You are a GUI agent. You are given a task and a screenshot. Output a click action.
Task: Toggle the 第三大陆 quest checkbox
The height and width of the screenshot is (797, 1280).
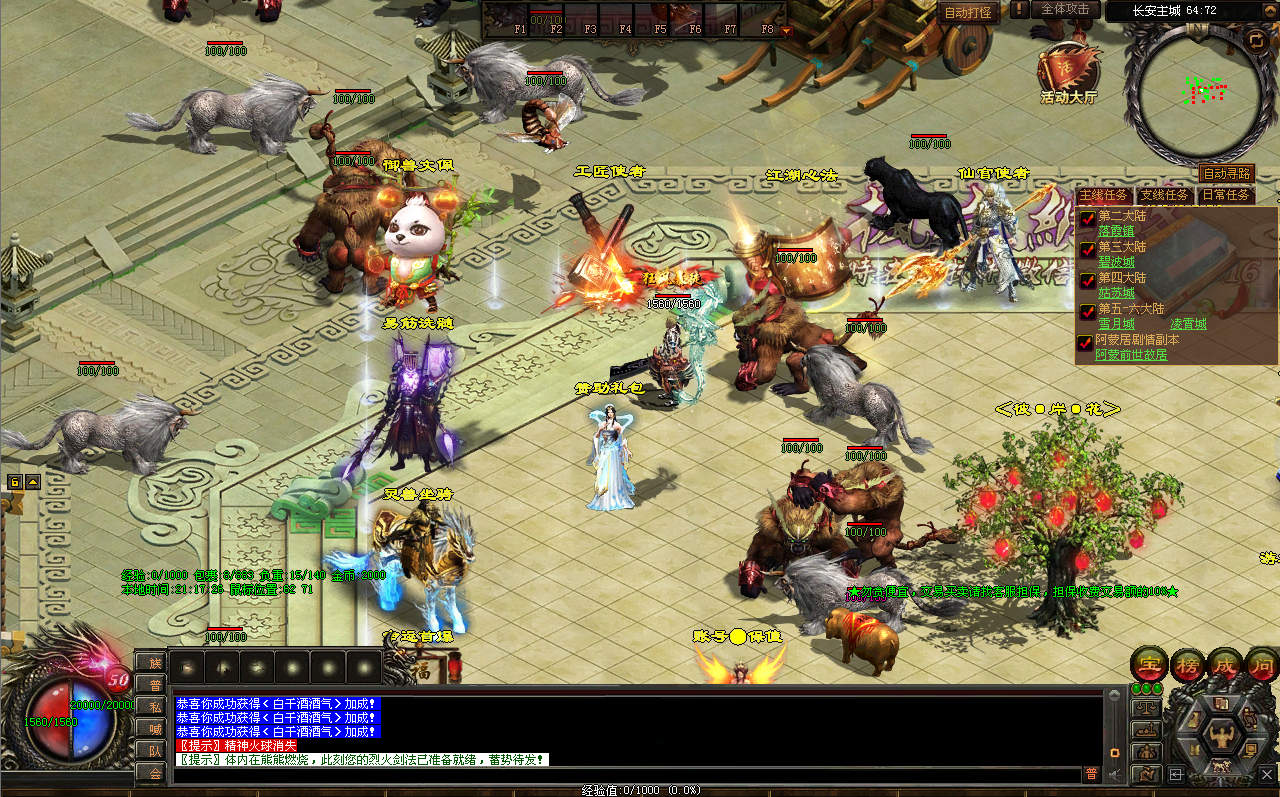1087,248
